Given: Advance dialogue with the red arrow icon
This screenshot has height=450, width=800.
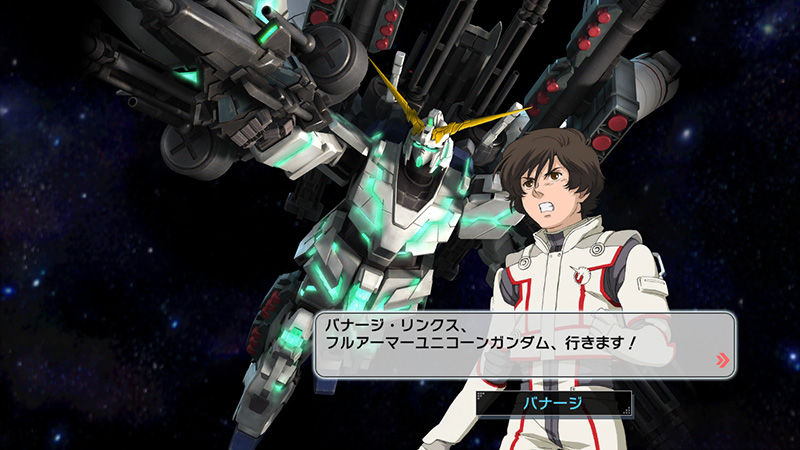Looking at the screenshot, I should coord(723,360).
